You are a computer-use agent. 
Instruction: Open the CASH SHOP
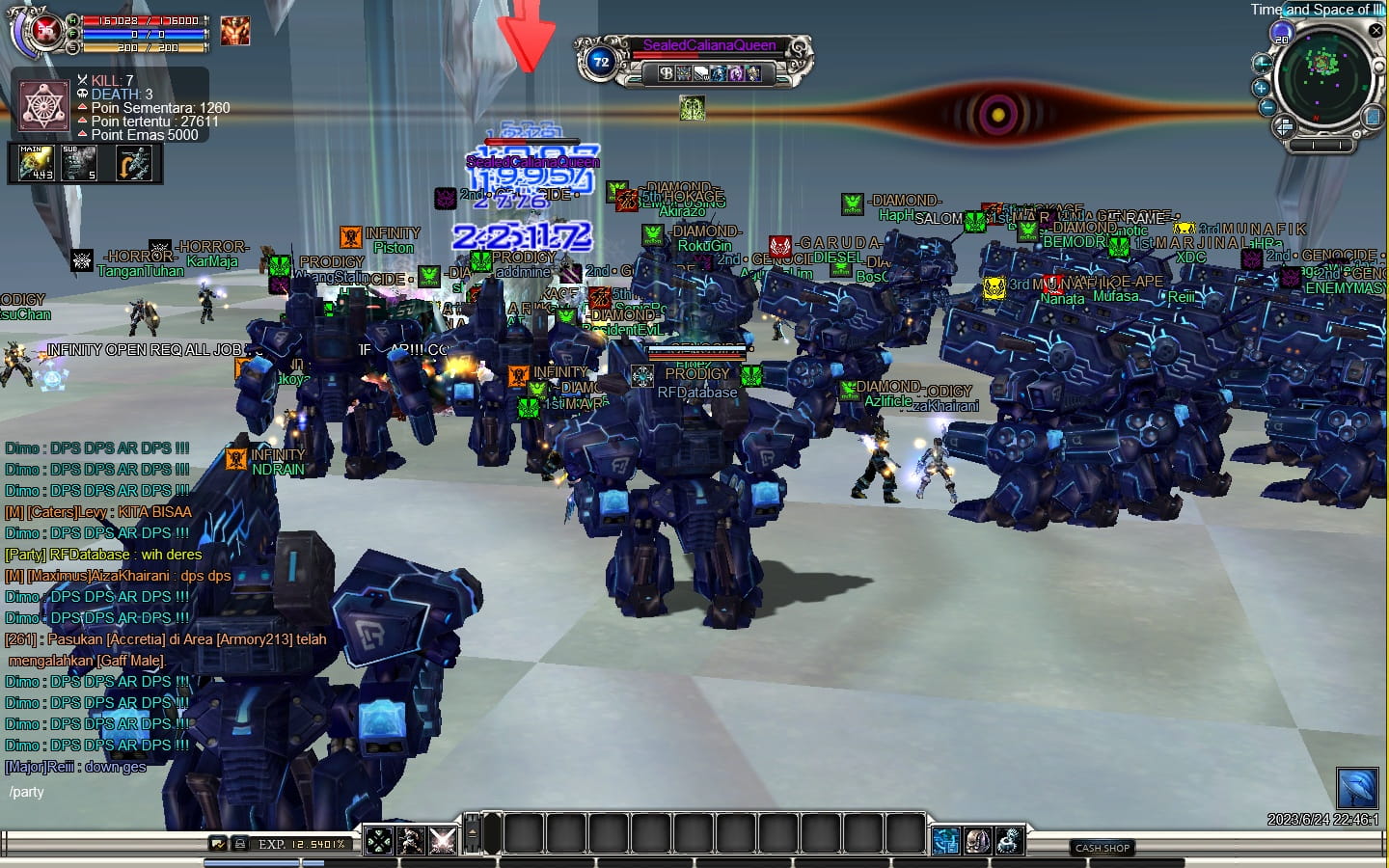pyautogui.click(x=1102, y=848)
